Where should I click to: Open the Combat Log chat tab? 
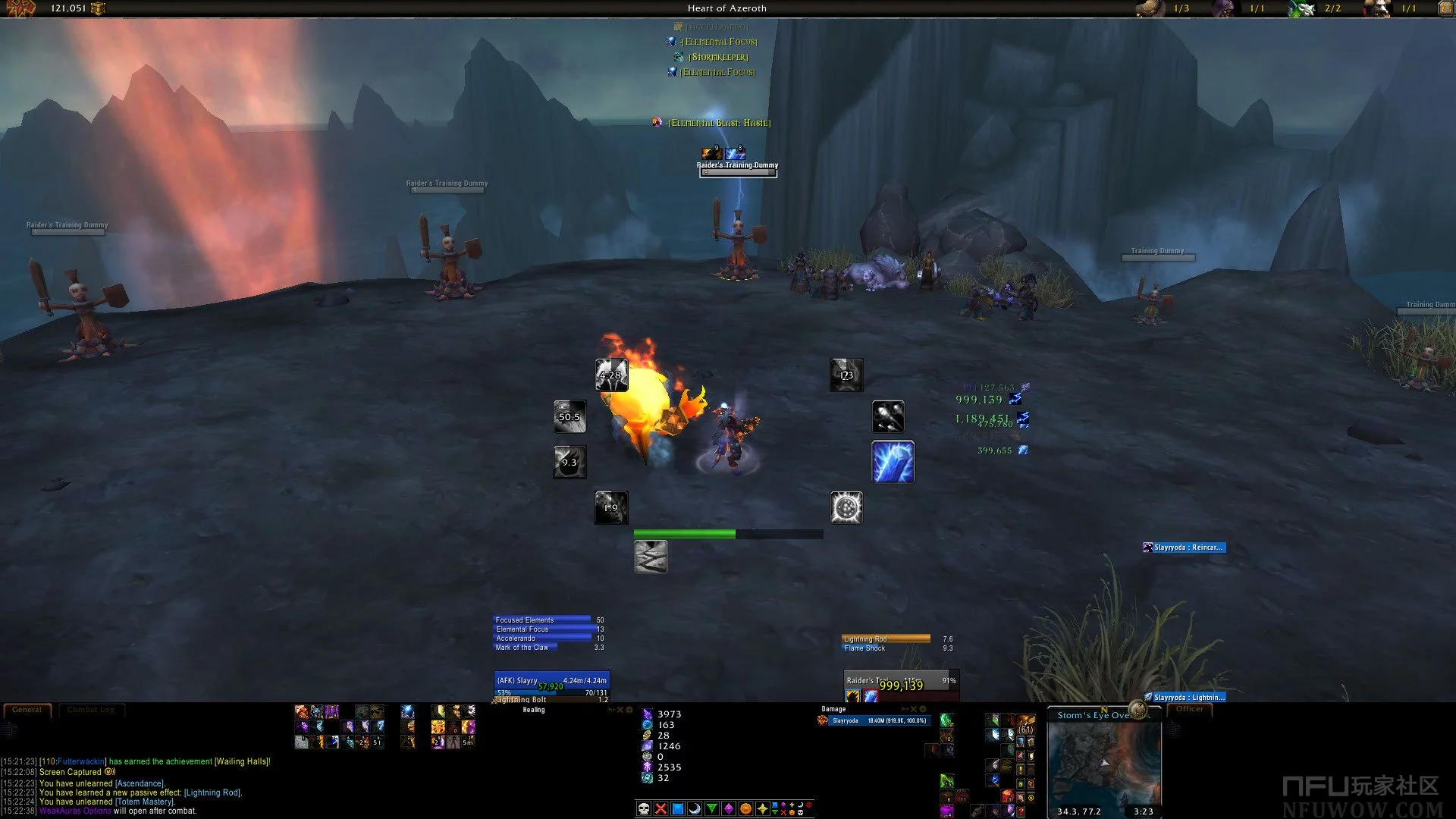(x=90, y=710)
